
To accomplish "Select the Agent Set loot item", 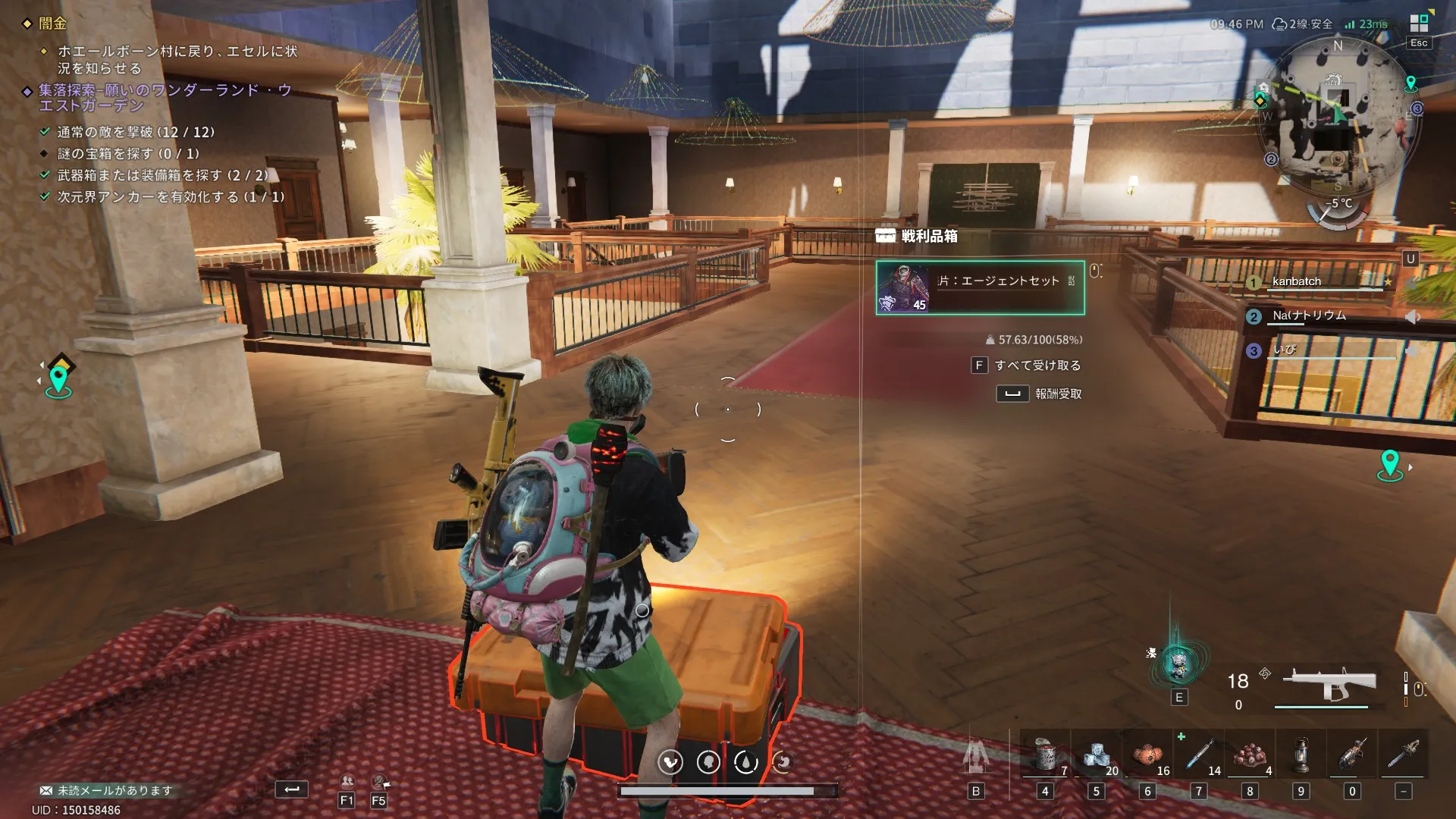I will (980, 287).
